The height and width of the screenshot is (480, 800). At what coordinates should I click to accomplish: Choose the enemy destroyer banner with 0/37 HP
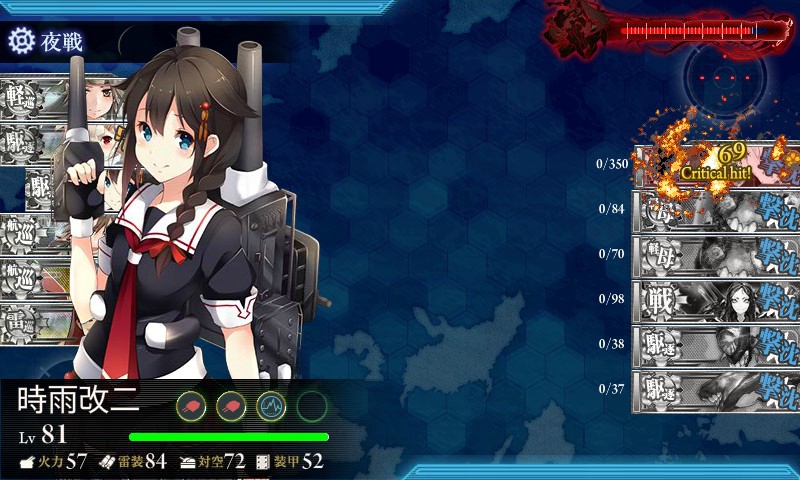click(x=716, y=388)
